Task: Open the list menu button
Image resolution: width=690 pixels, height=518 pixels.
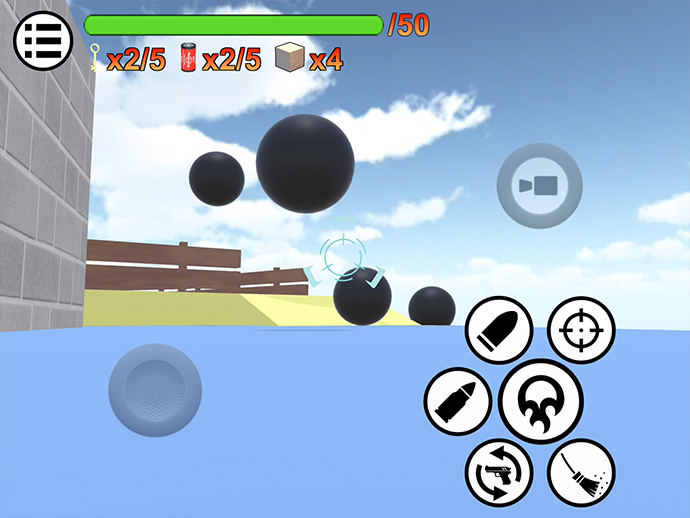Action: click(x=42, y=41)
